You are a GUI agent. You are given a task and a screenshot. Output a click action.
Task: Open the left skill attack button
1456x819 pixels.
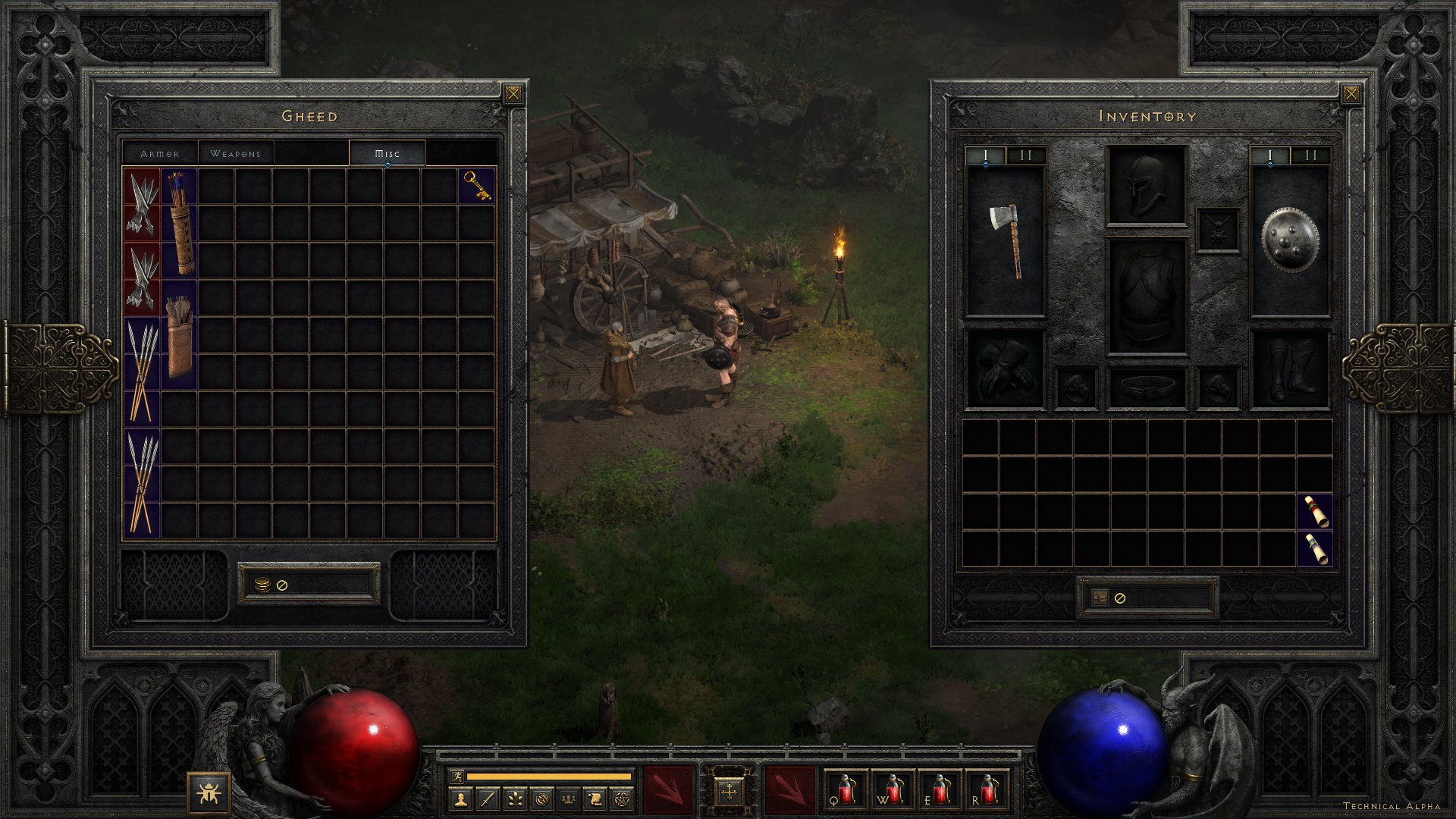pyautogui.click(x=668, y=790)
